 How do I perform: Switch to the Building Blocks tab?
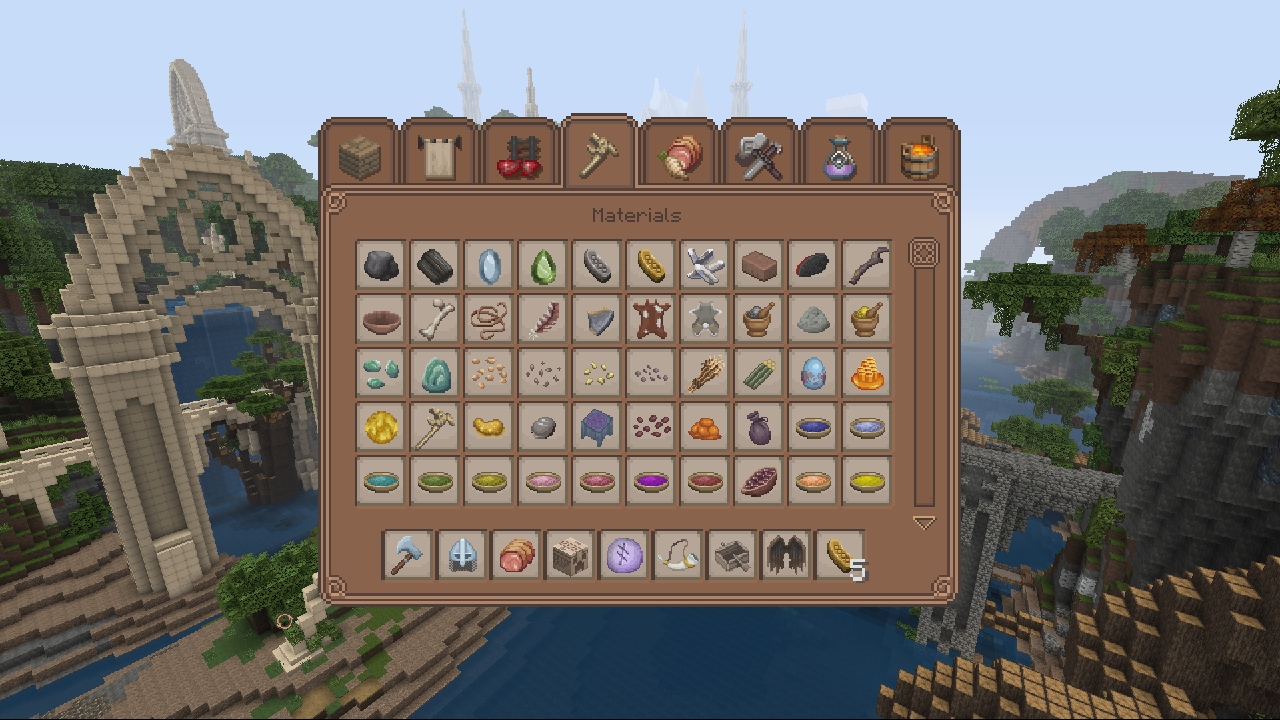[x=361, y=155]
